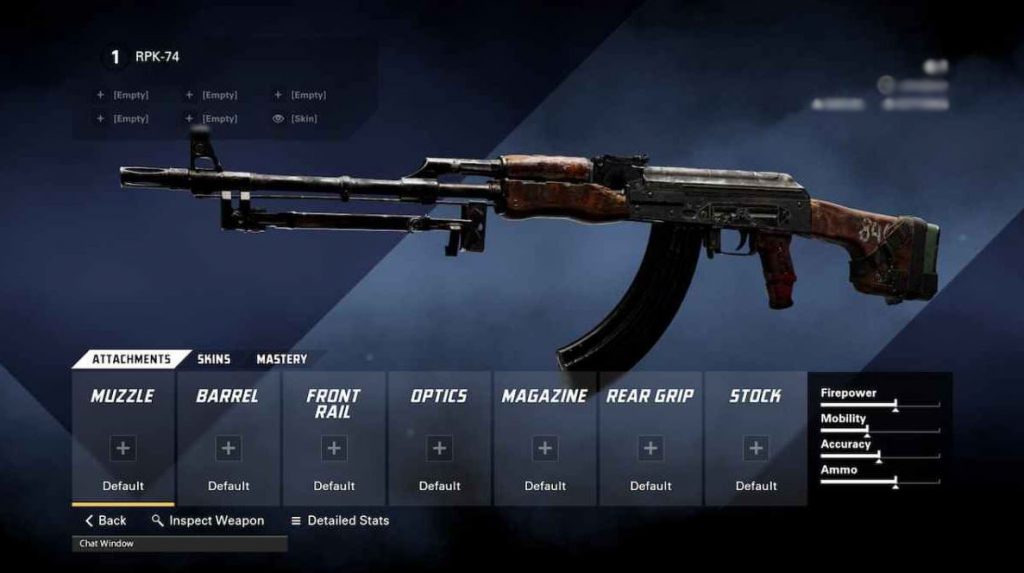Select the Skin slot with eye icon

(297, 119)
